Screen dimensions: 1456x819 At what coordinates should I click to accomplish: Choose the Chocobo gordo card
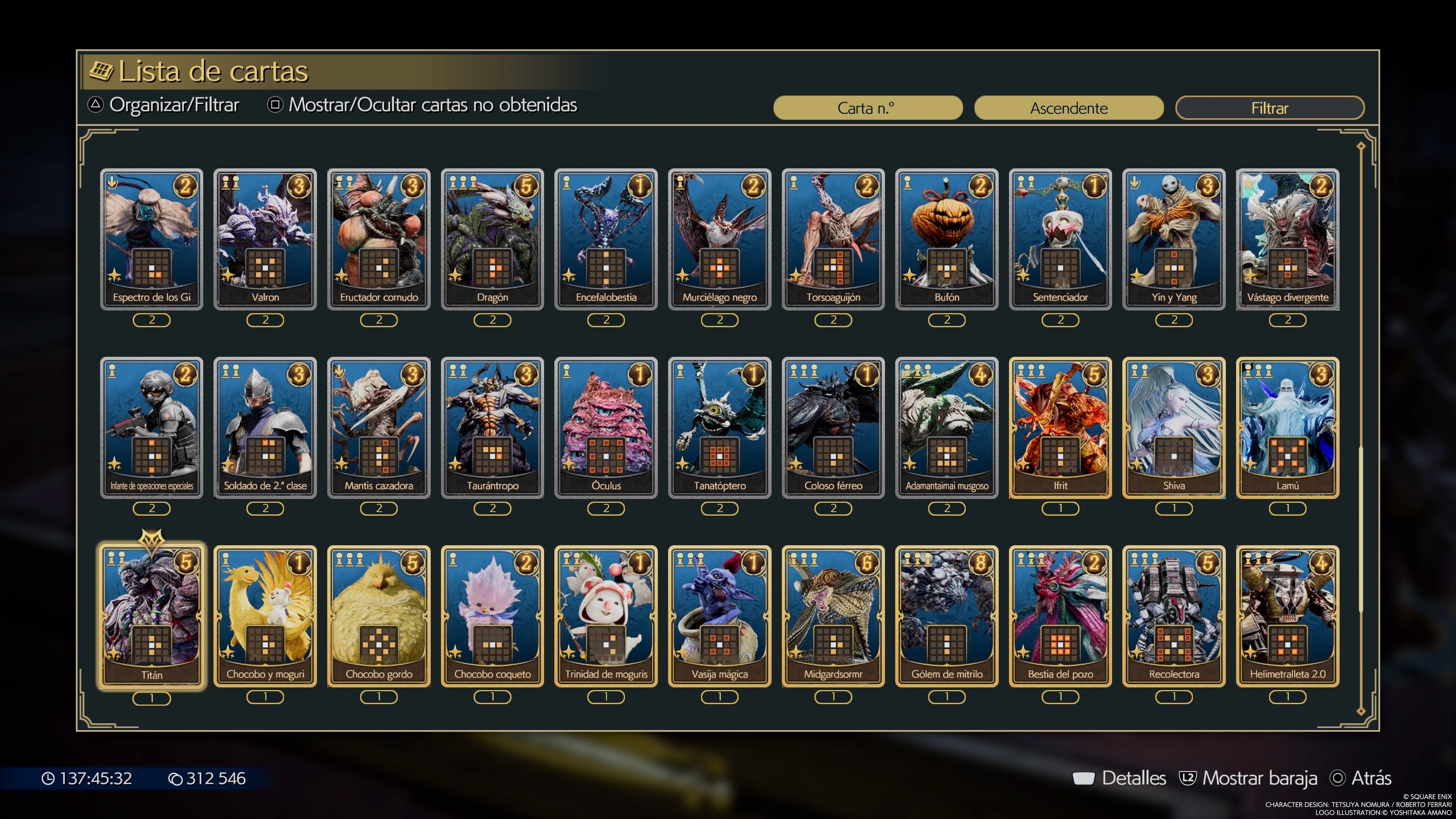379,616
